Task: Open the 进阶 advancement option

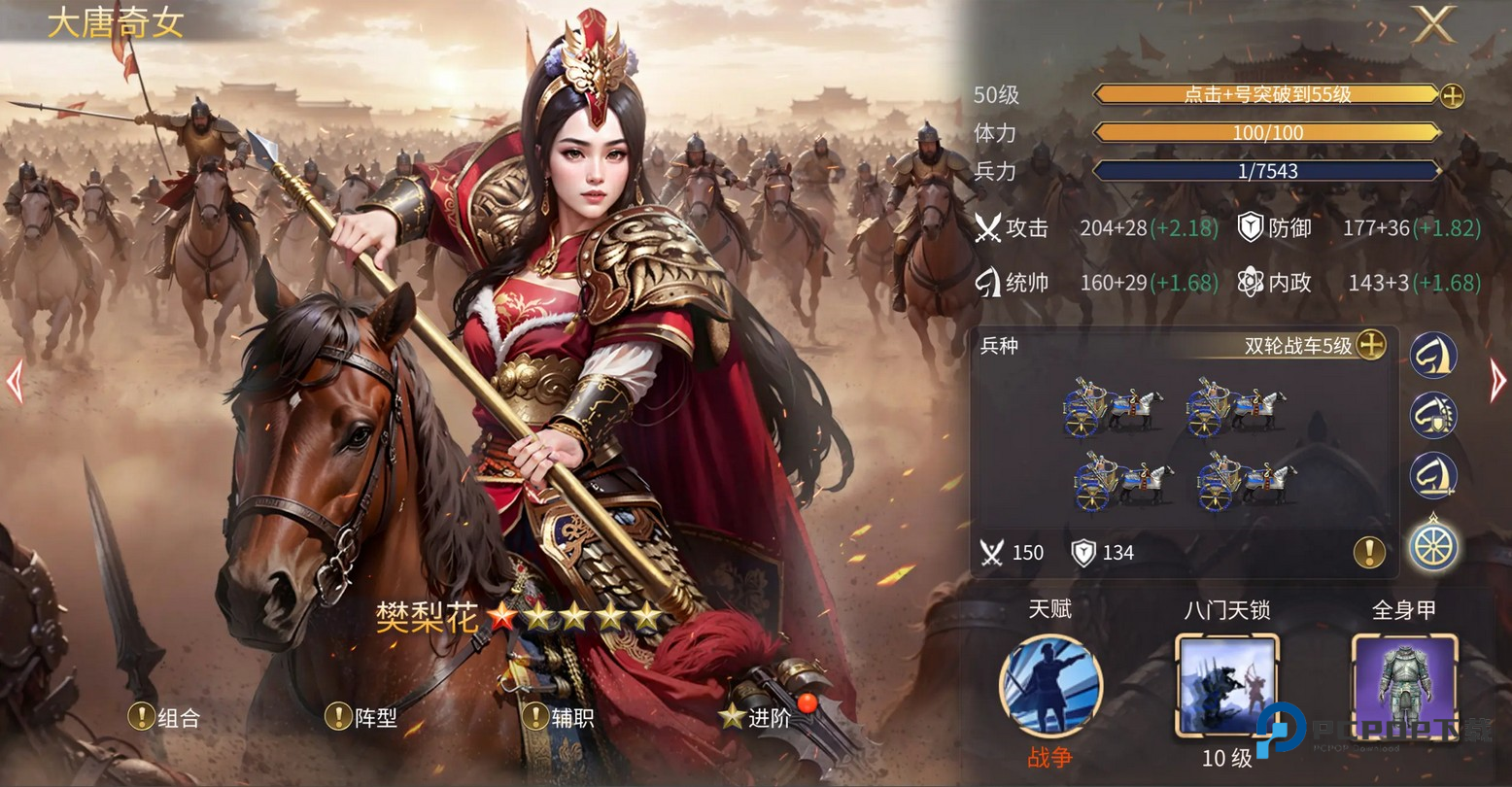Action: click(x=756, y=718)
